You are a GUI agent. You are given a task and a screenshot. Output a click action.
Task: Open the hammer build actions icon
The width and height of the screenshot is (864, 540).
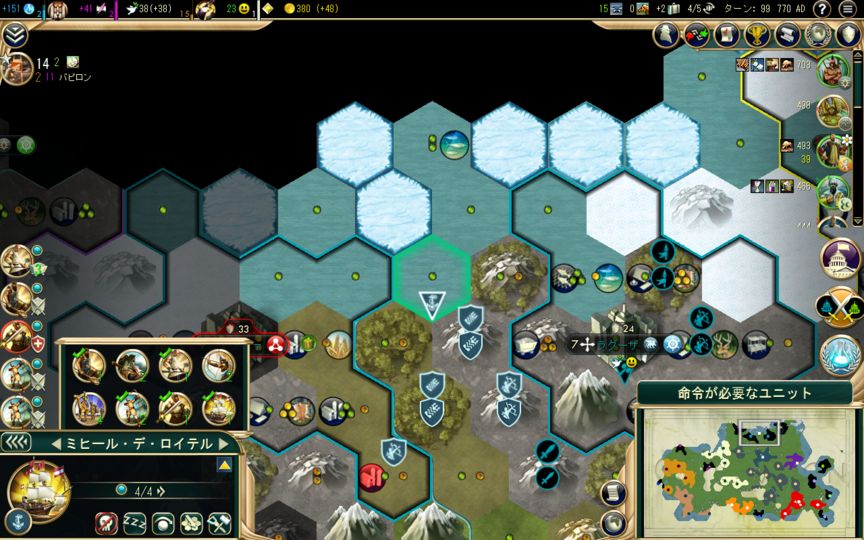[x=219, y=523]
